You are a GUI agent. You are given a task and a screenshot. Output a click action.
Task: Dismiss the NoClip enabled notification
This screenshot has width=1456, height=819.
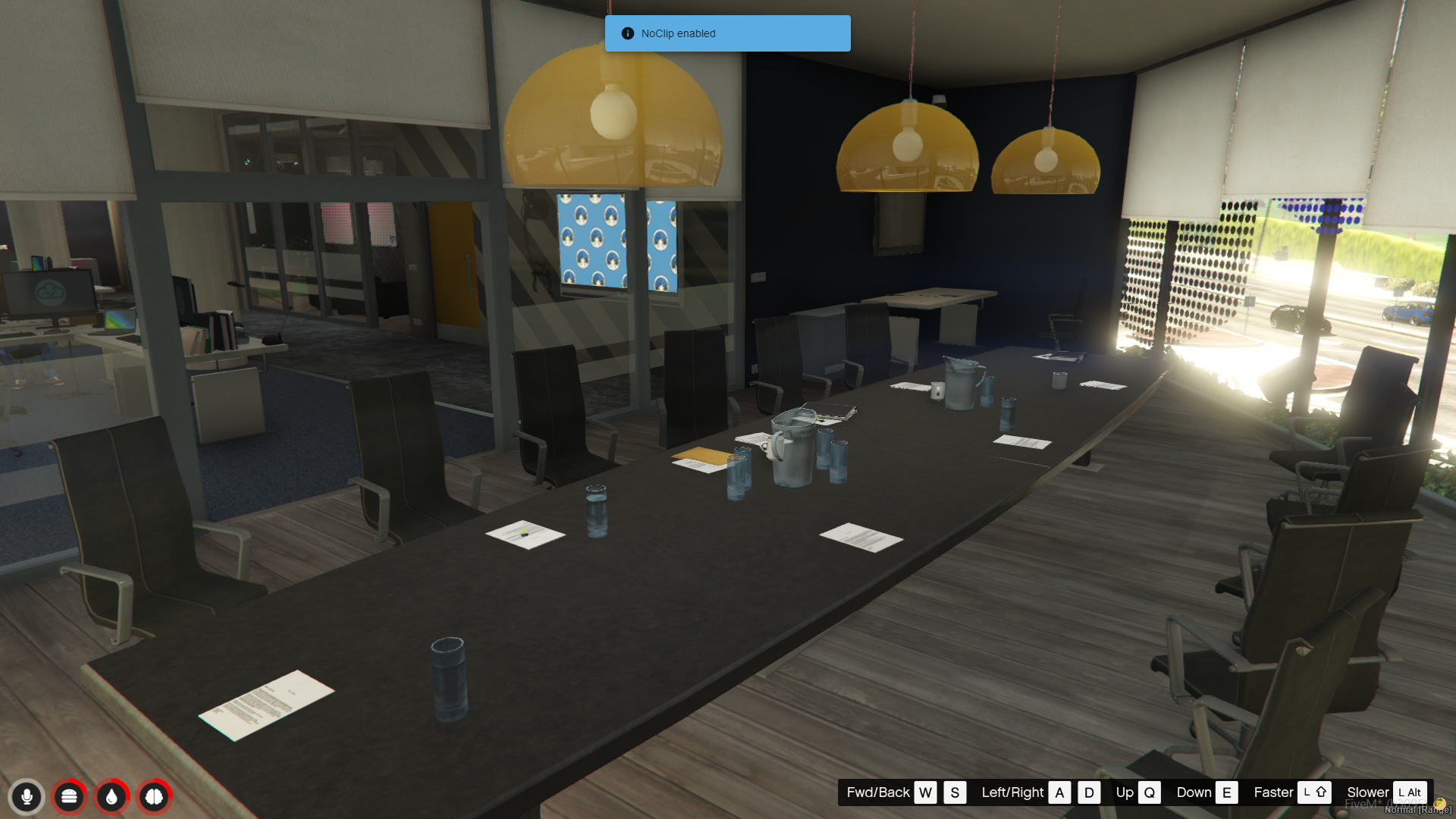[727, 33]
